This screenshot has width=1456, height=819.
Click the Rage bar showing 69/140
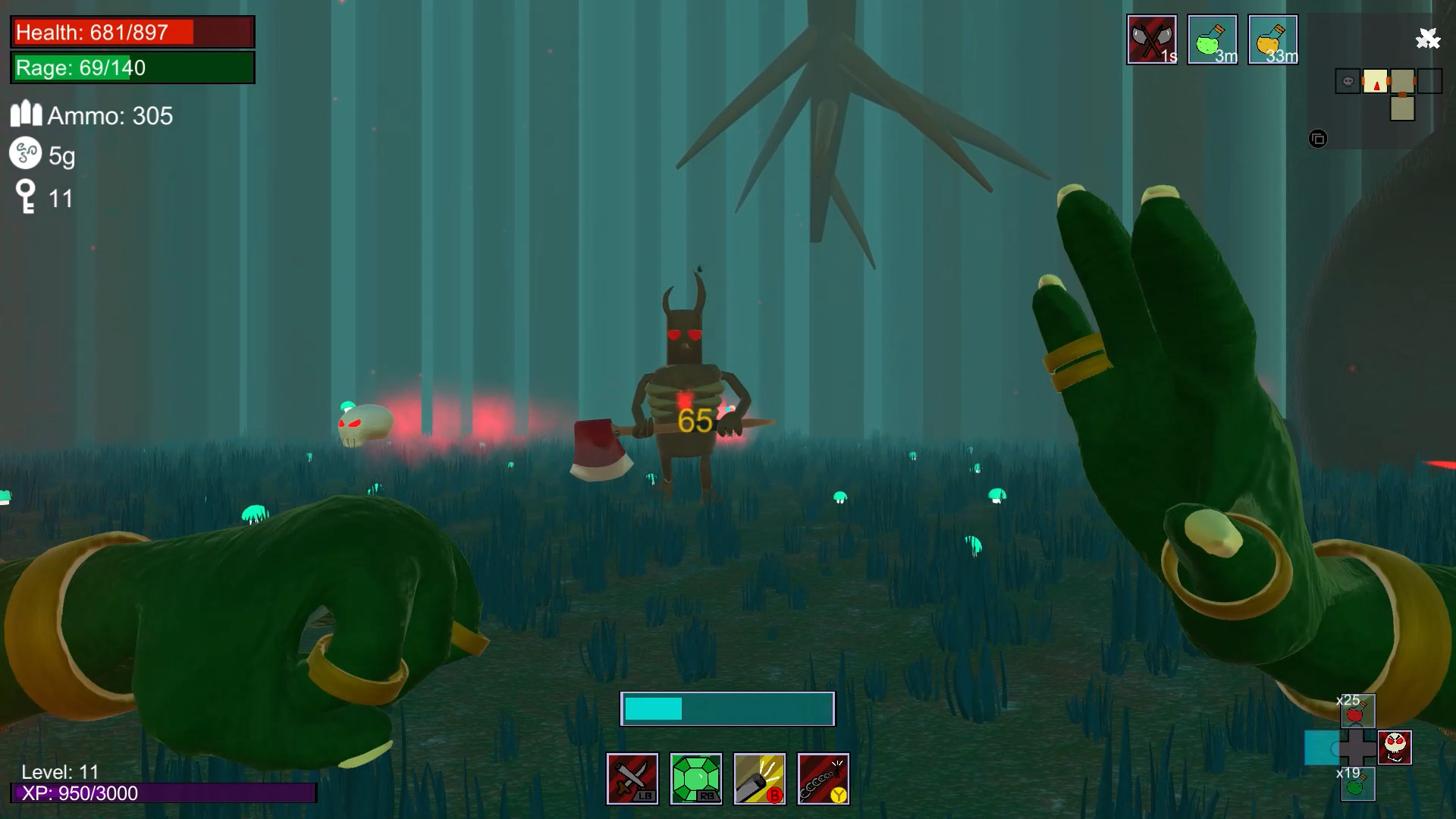131,68
